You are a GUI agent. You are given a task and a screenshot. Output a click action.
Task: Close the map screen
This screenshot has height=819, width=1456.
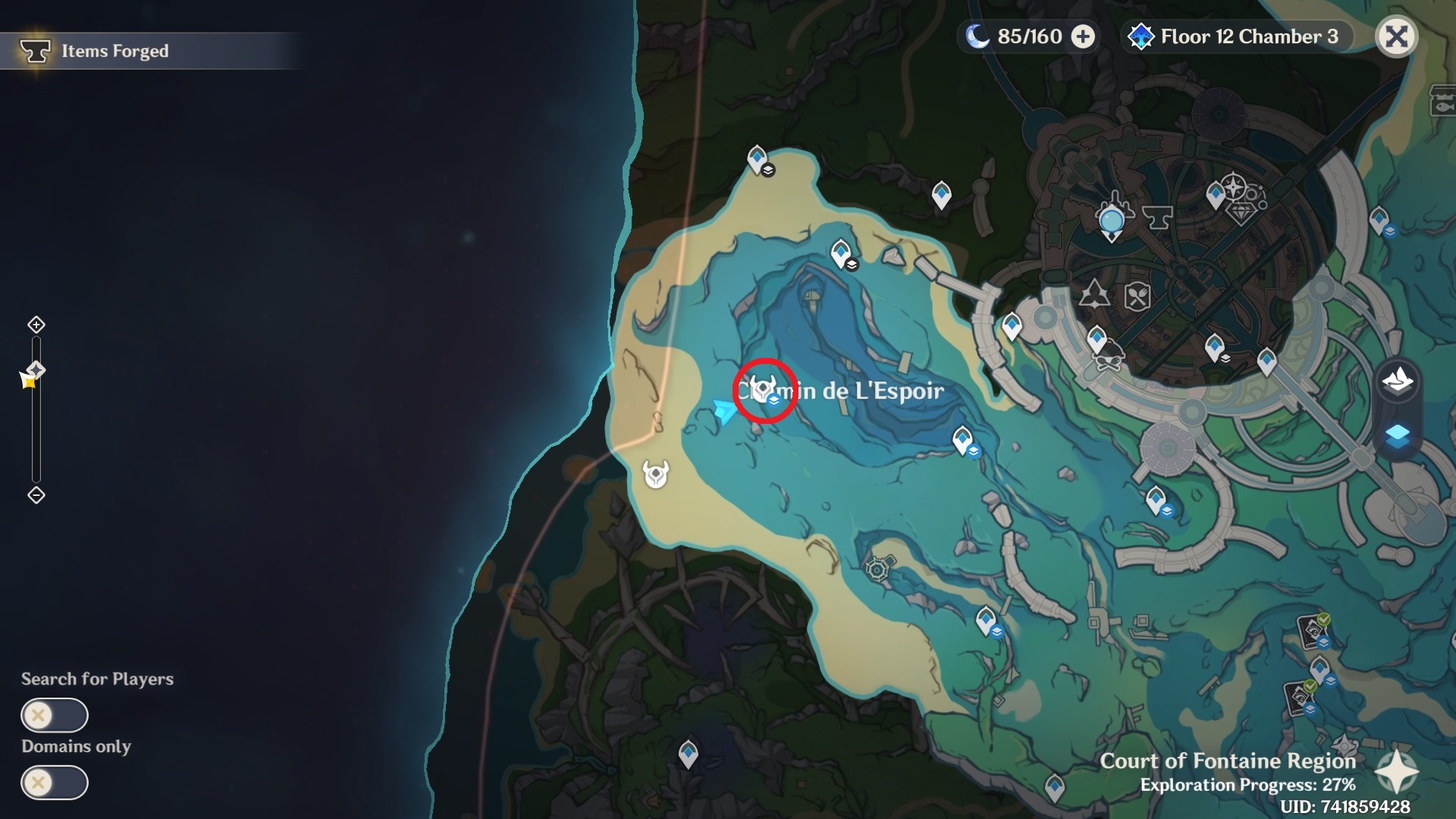[1396, 36]
